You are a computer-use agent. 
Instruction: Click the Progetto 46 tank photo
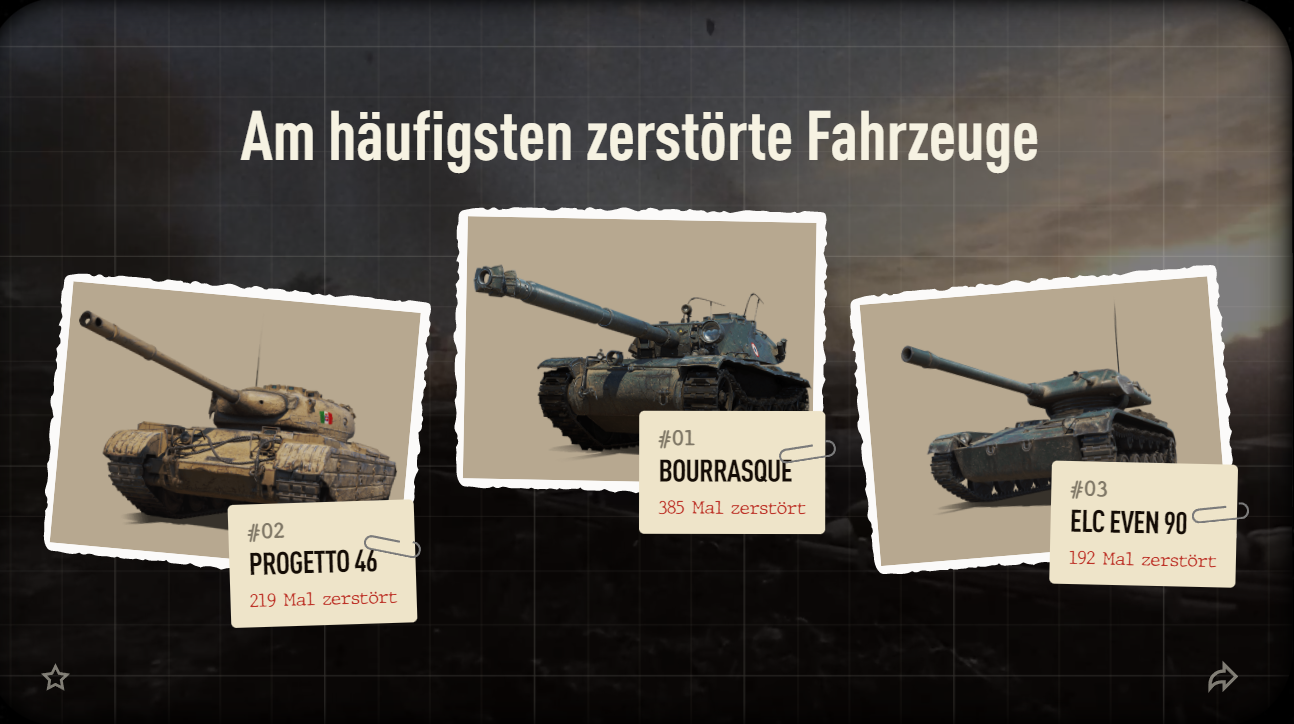pos(230,420)
